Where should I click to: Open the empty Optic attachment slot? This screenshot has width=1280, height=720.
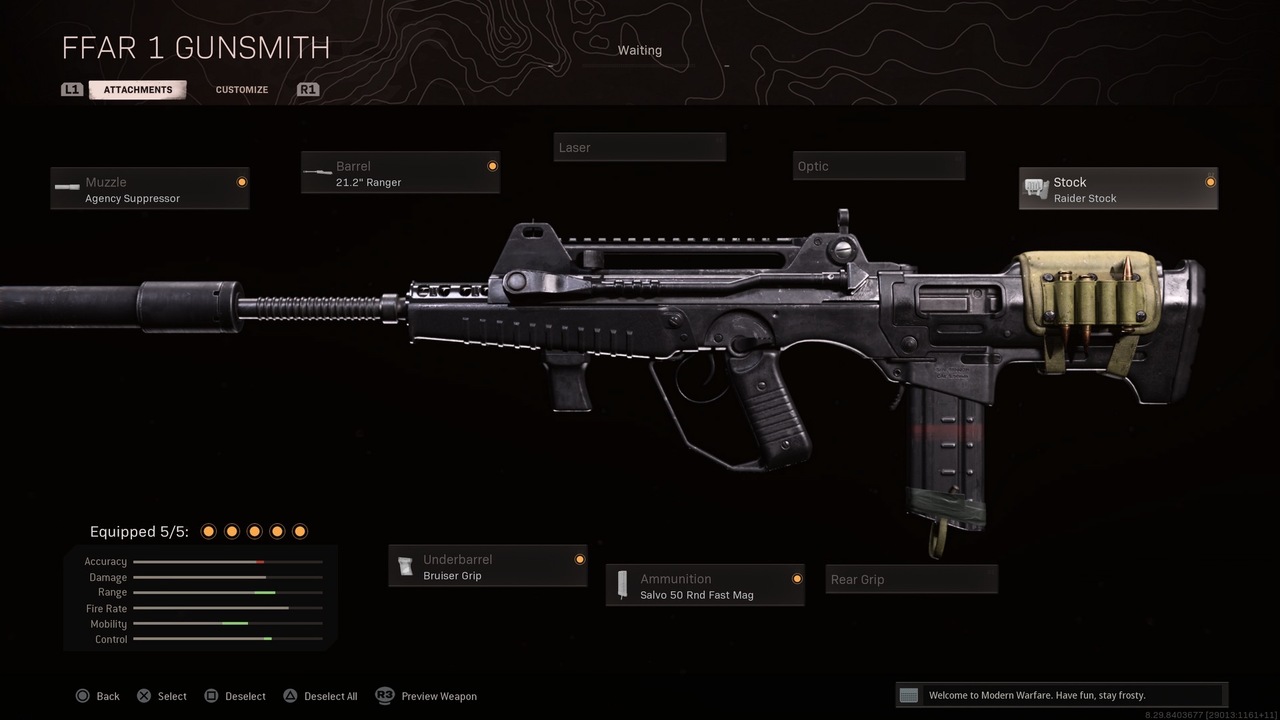pyautogui.click(x=880, y=166)
